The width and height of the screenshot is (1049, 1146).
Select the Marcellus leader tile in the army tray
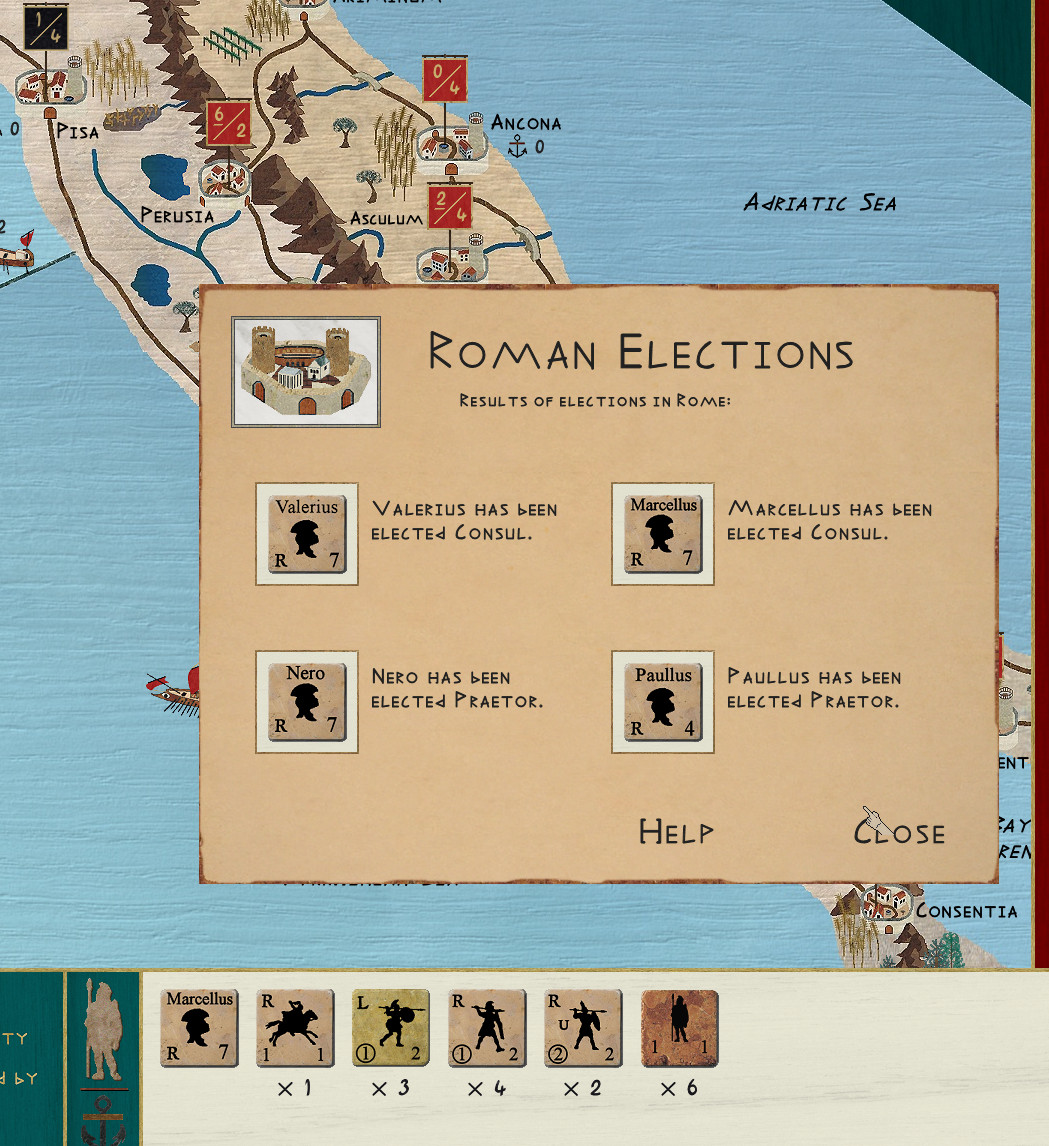(199, 1030)
